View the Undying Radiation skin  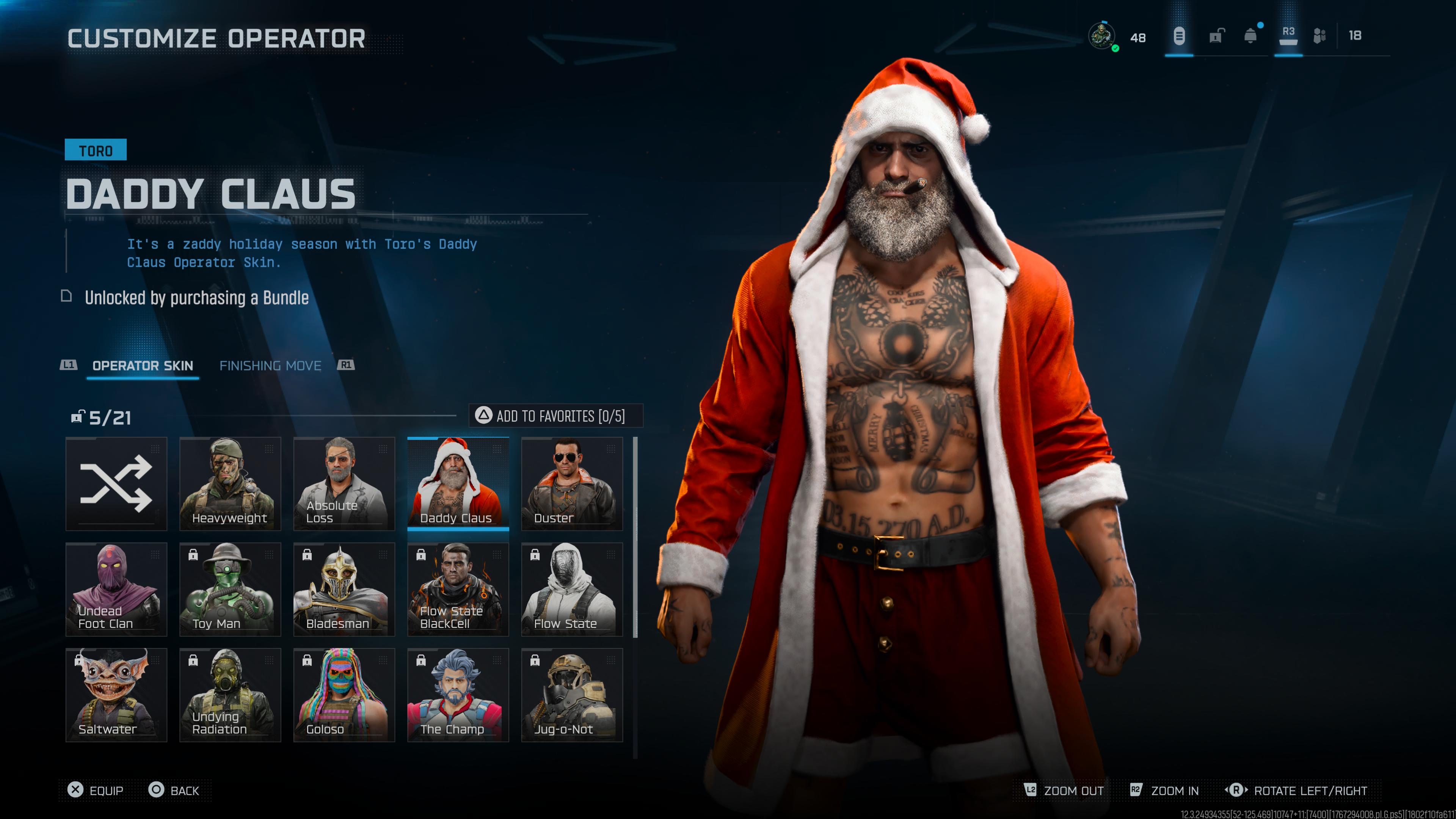tap(230, 695)
